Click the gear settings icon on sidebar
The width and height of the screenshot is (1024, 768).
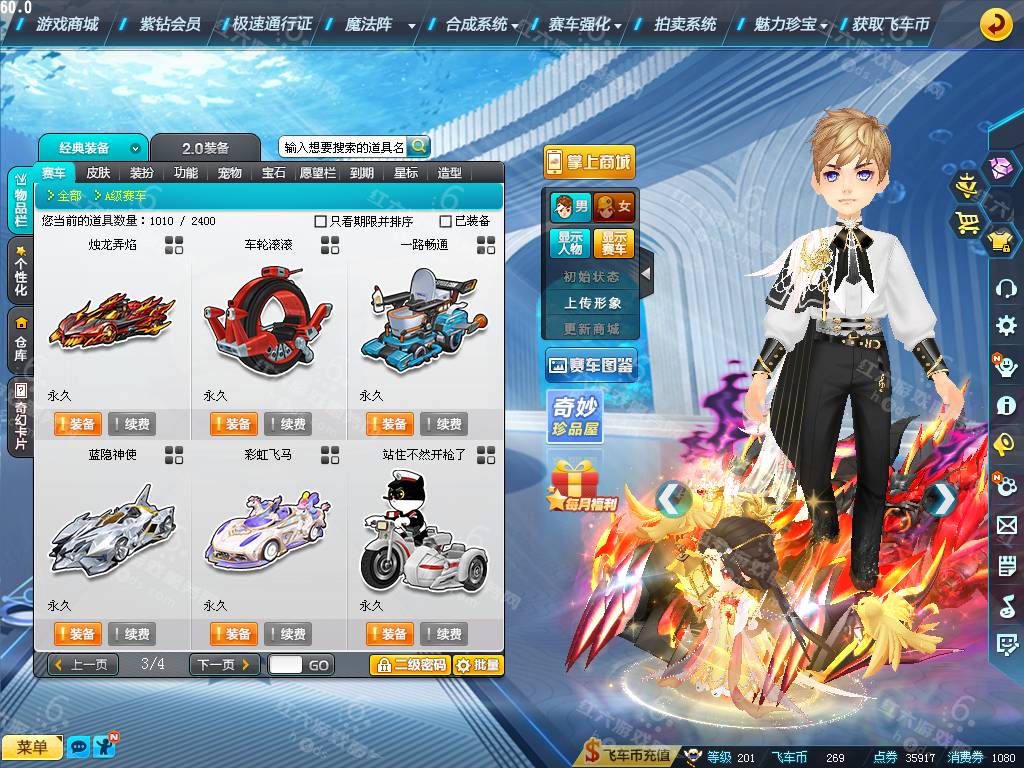click(x=1006, y=326)
